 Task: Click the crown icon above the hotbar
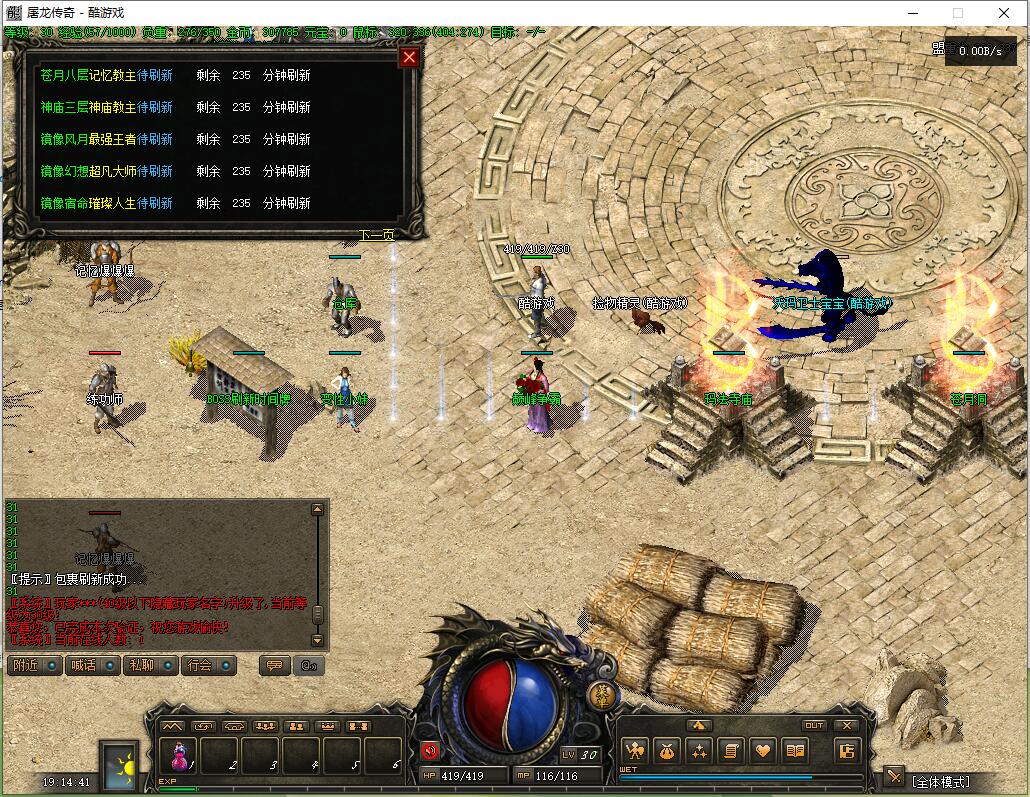[x=326, y=726]
